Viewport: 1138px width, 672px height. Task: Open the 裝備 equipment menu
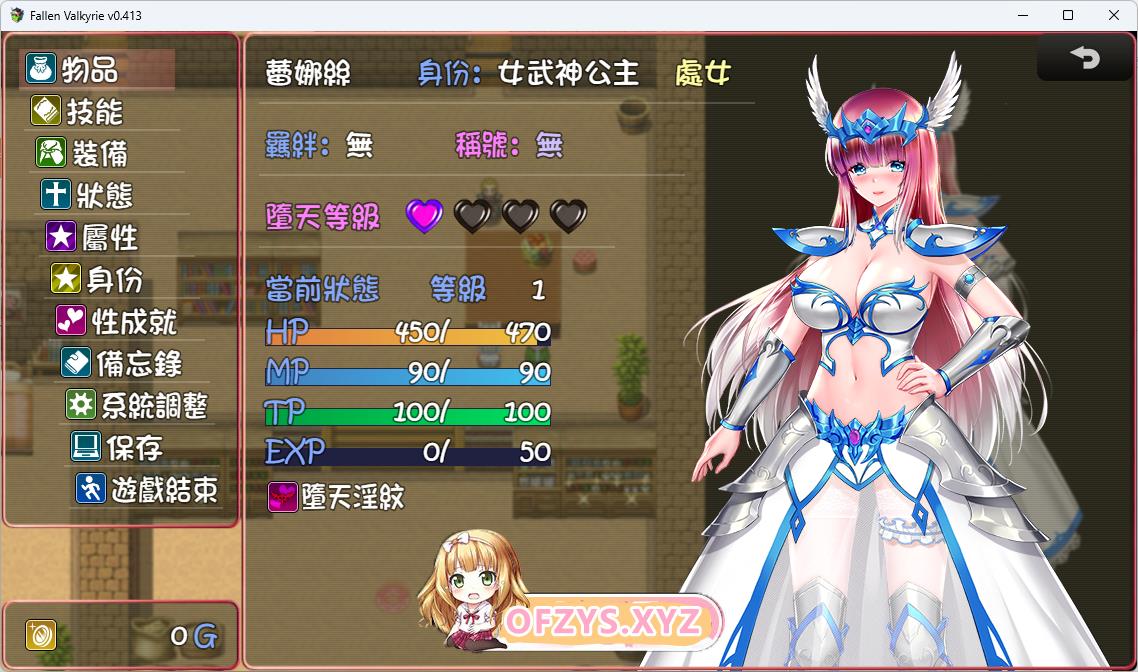tap(99, 153)
